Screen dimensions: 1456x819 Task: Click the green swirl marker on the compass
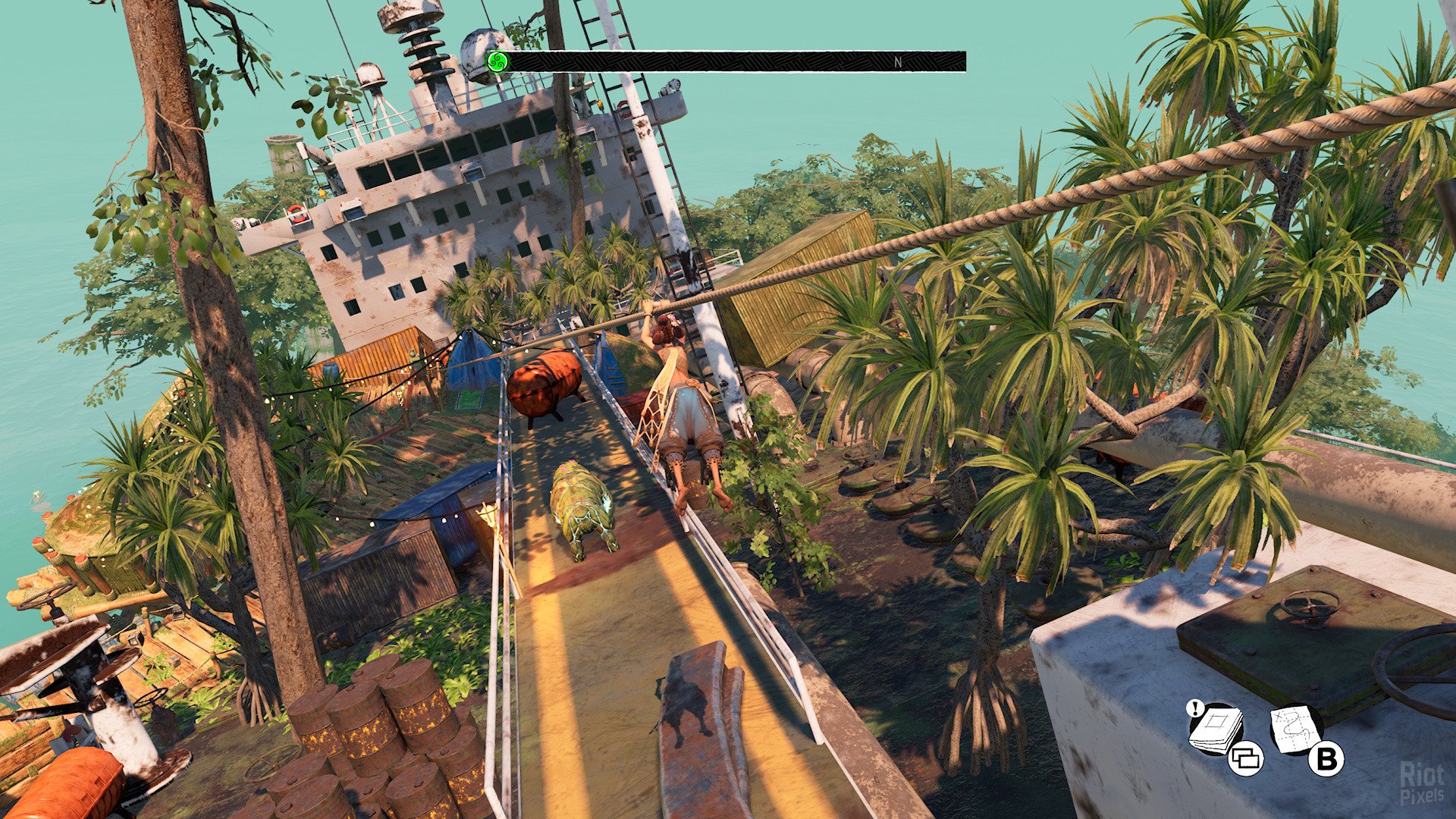tap(497, 61)
